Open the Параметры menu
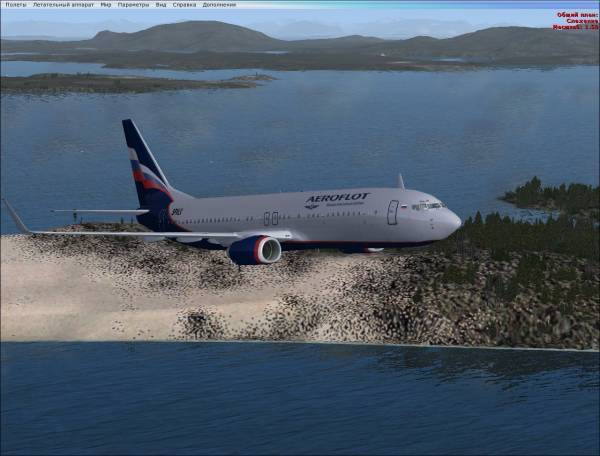The width and height of the screenshot is (600, 456). (133, 4)
